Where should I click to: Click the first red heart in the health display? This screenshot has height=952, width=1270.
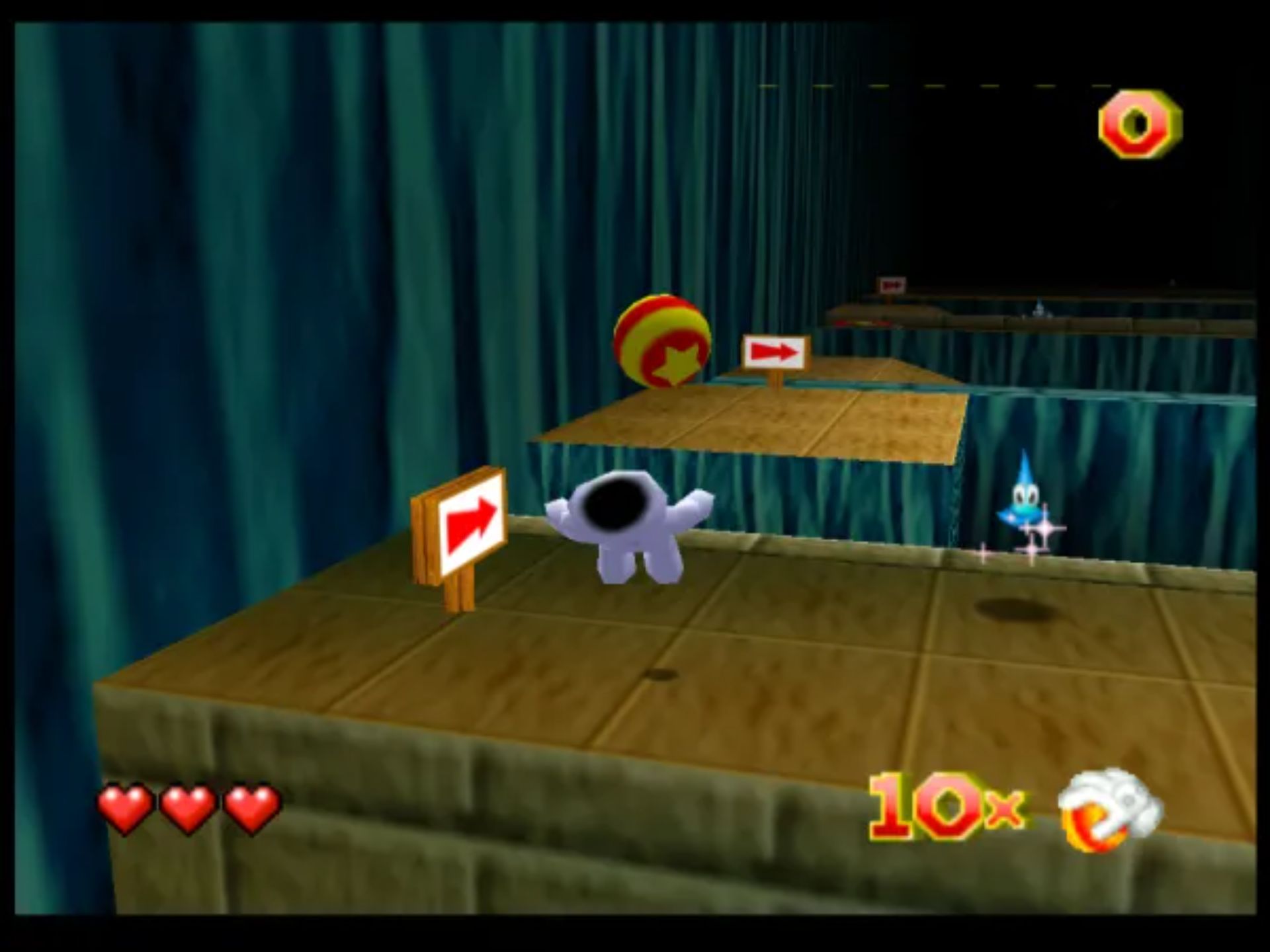pyautogui.click(x=125, y=807)
